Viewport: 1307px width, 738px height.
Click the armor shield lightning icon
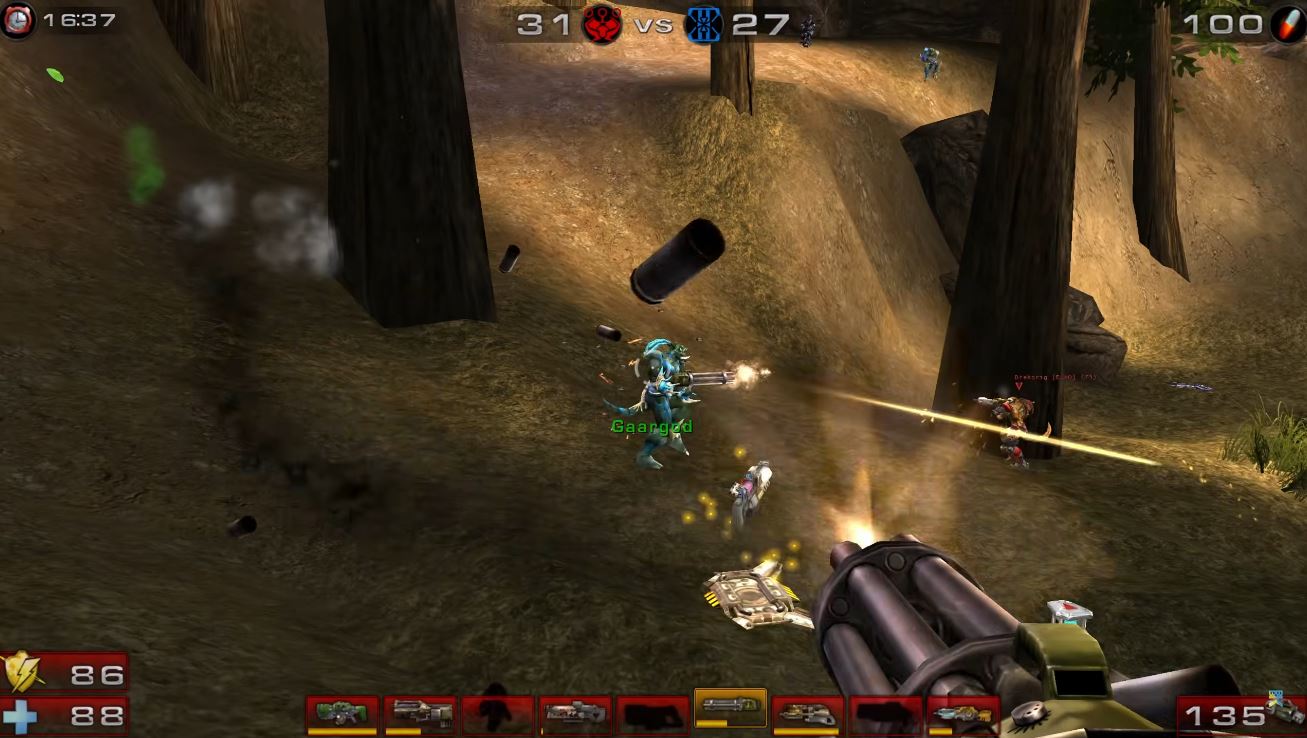tap(20, 673)
